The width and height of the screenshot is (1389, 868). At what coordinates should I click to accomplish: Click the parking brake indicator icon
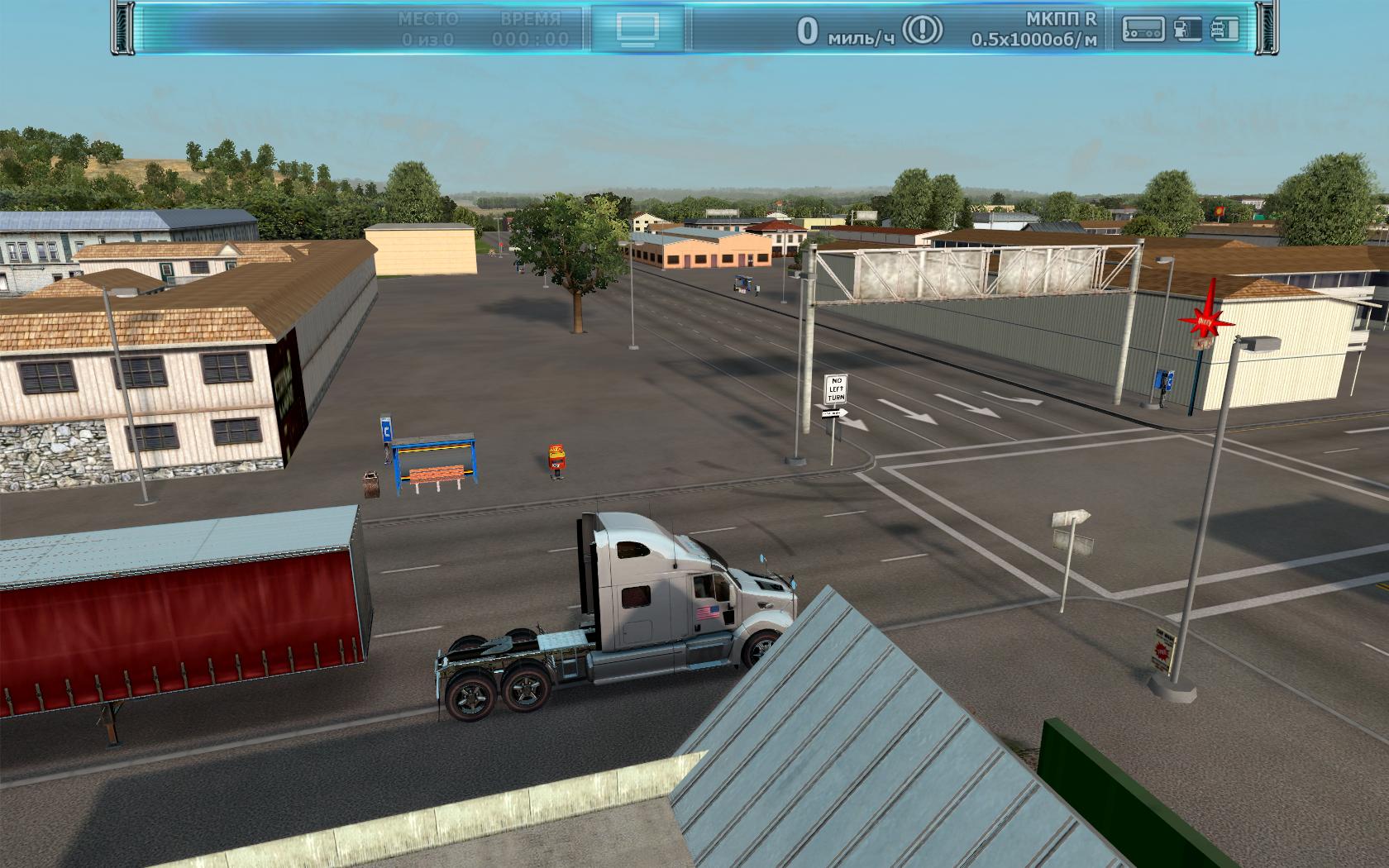point(921,31)
